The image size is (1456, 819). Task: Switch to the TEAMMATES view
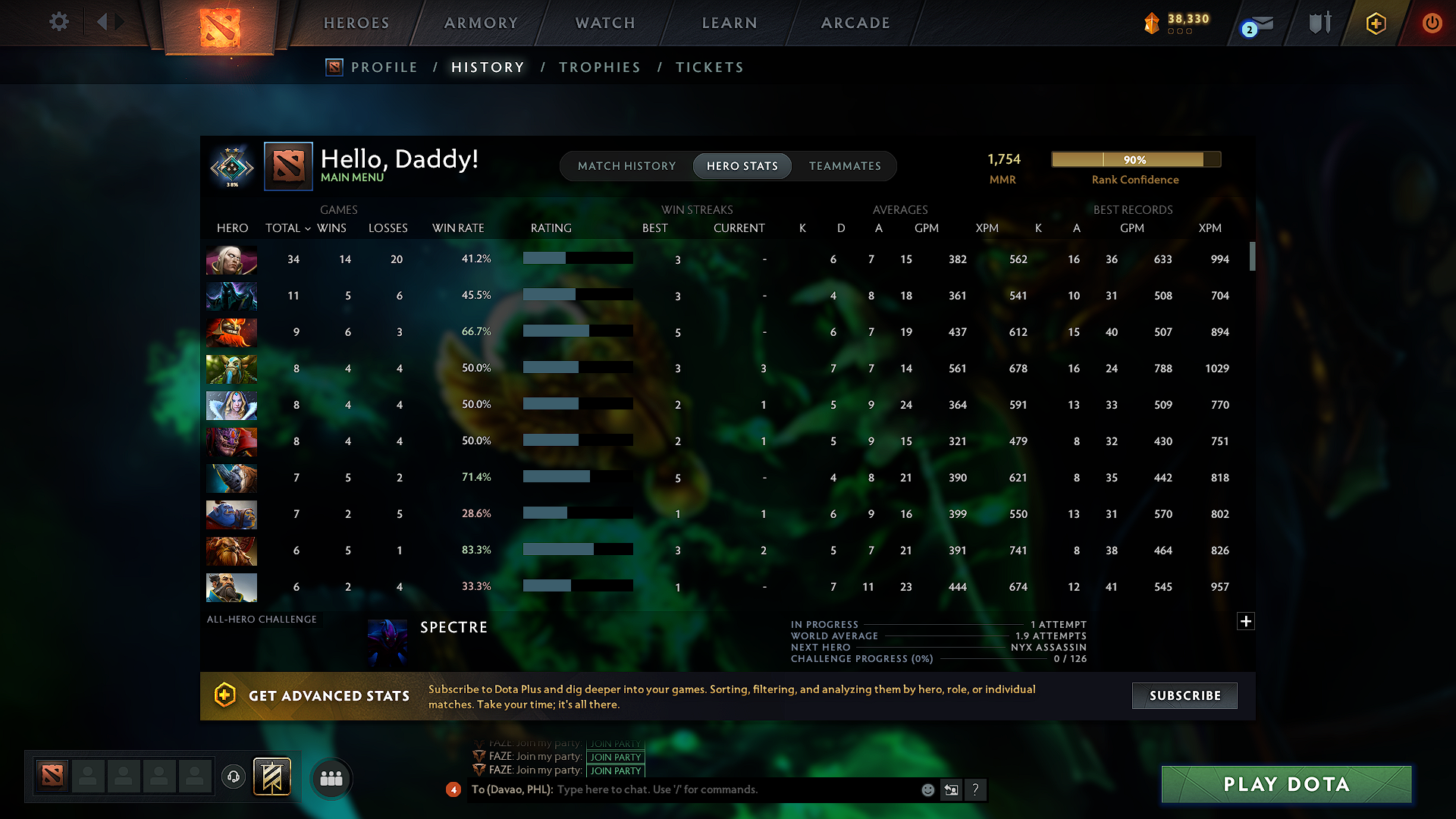pyautogui.click(x=845, y=165)
